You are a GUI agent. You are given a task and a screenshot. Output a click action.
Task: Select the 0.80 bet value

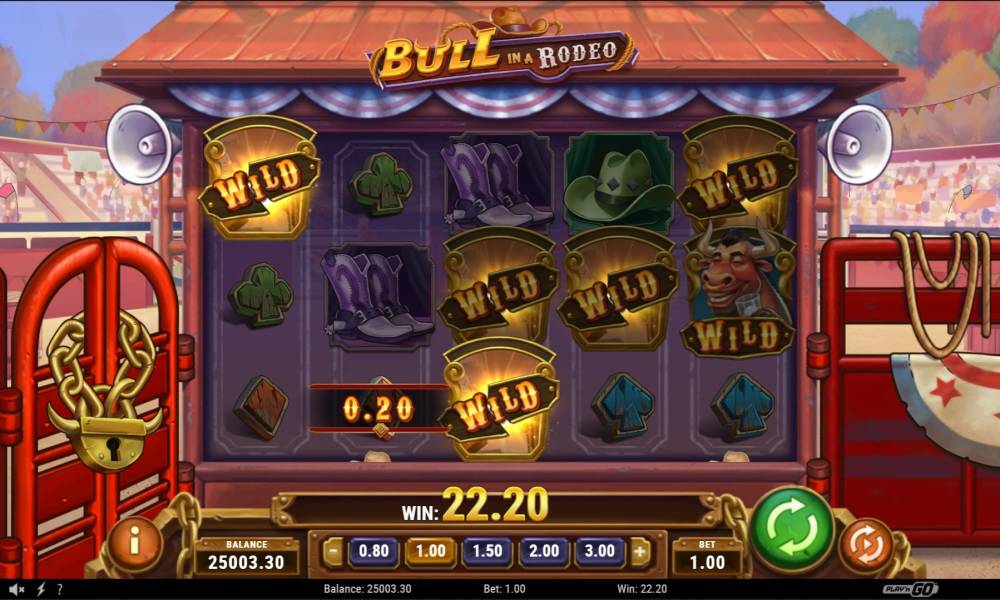(x=373, y=551)
